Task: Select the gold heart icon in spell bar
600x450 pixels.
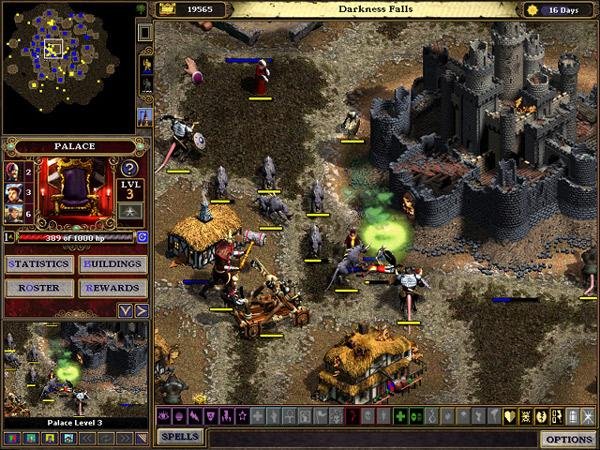Action: [x=509, y=415]
